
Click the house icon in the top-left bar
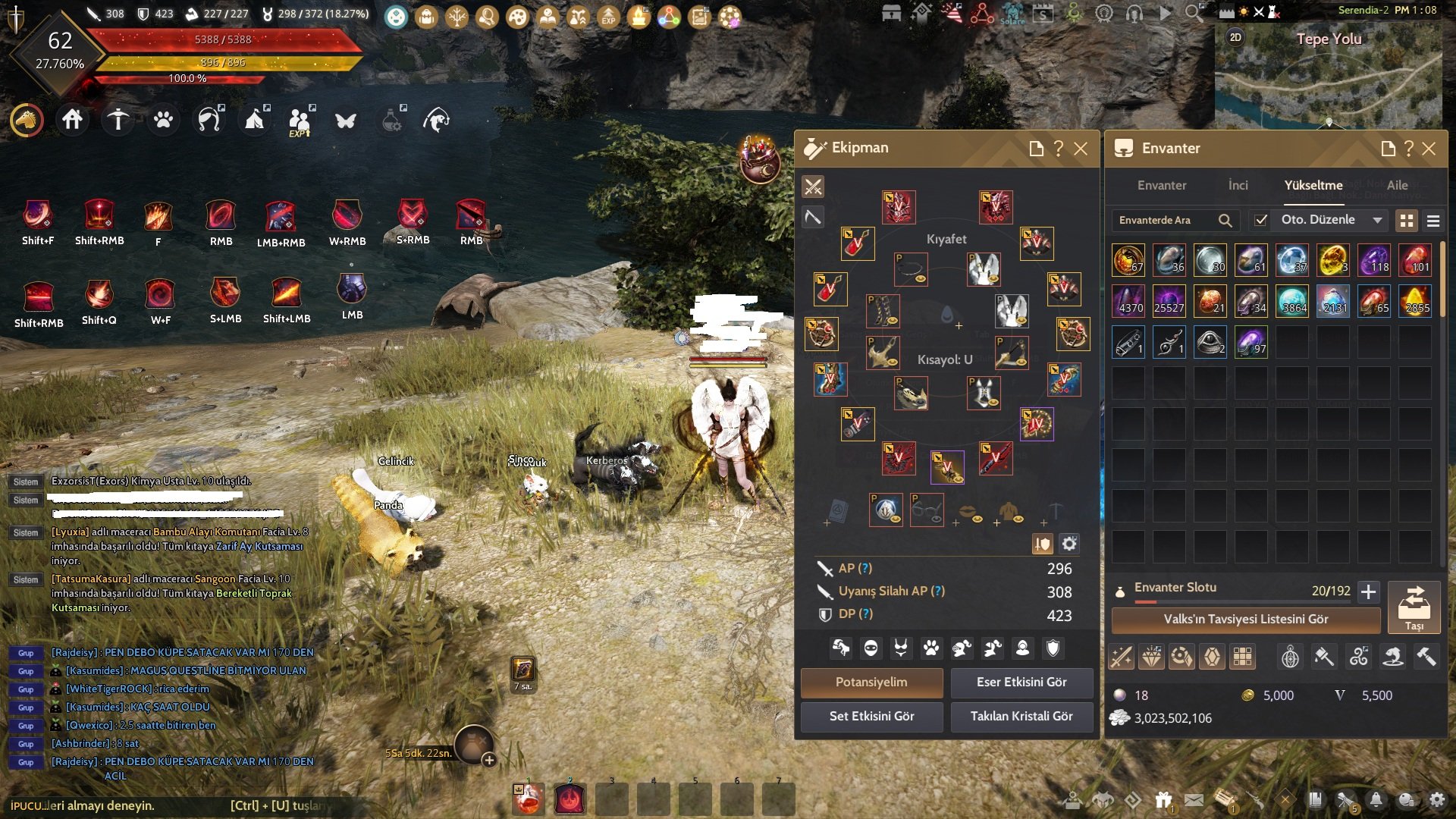pyautogui.click(x=73, y=120)
